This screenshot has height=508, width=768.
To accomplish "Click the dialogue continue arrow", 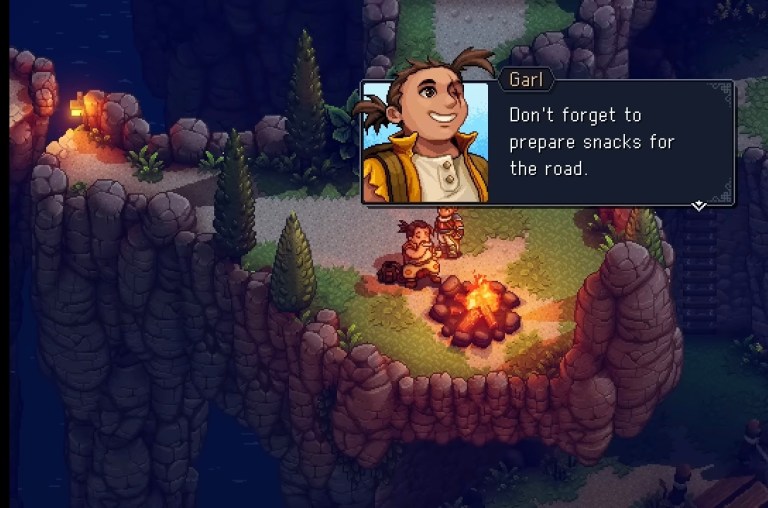I will point(699,205).
